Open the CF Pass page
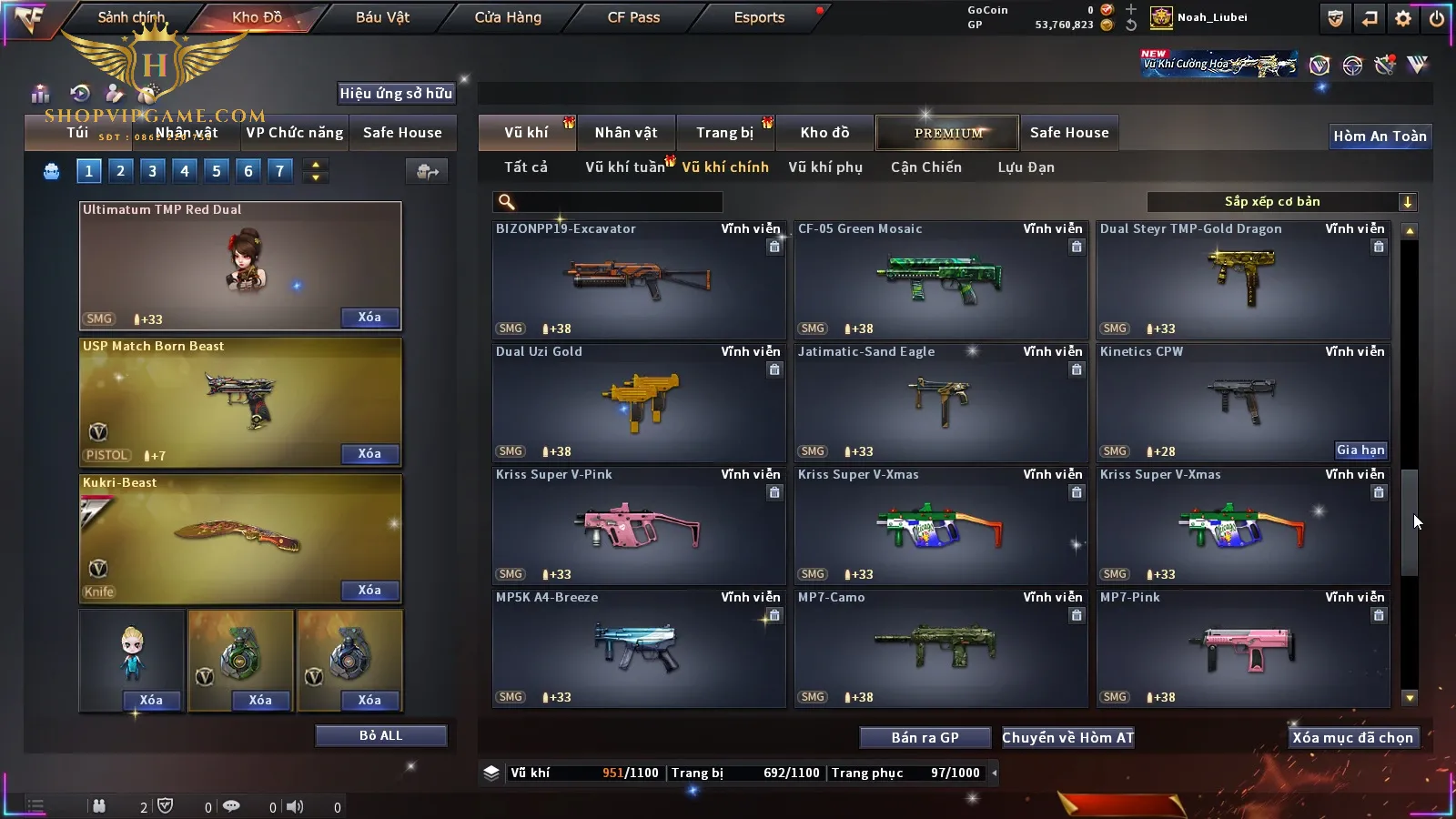Image resolution: width=1456 pixels, height=819 pixels. (633, 17)
